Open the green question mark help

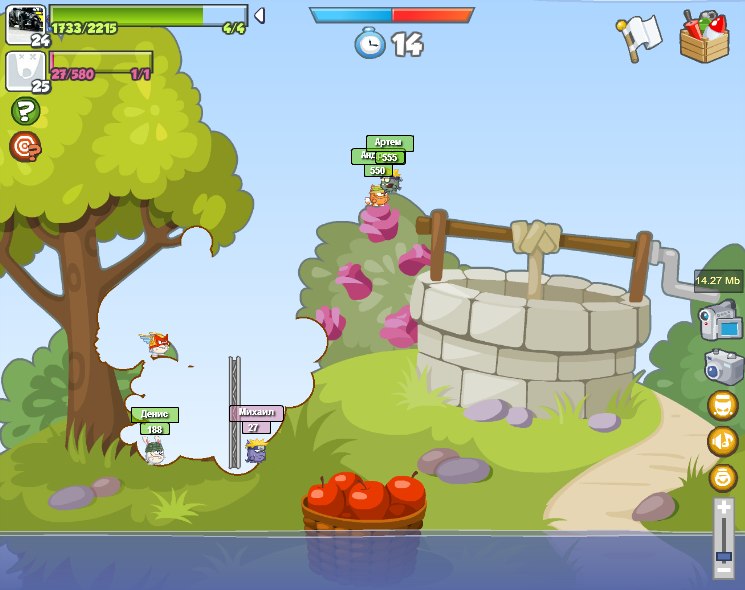click(x=25, y=111)
